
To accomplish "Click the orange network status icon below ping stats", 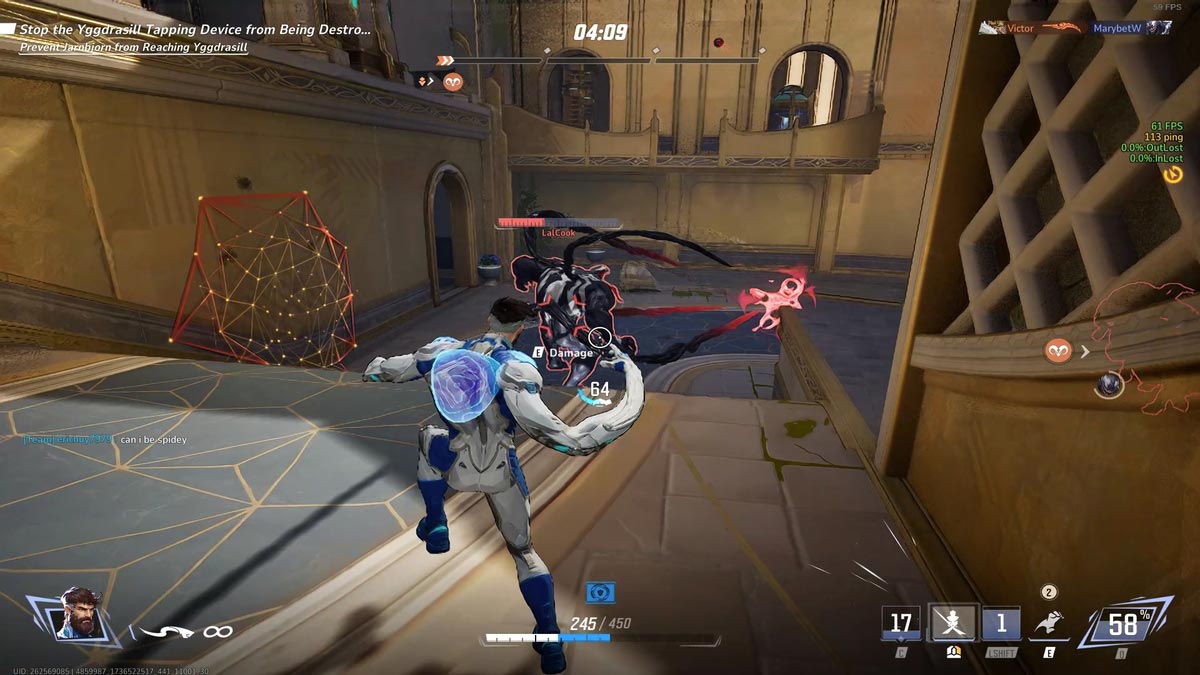I will click(x=1173, y=175).
